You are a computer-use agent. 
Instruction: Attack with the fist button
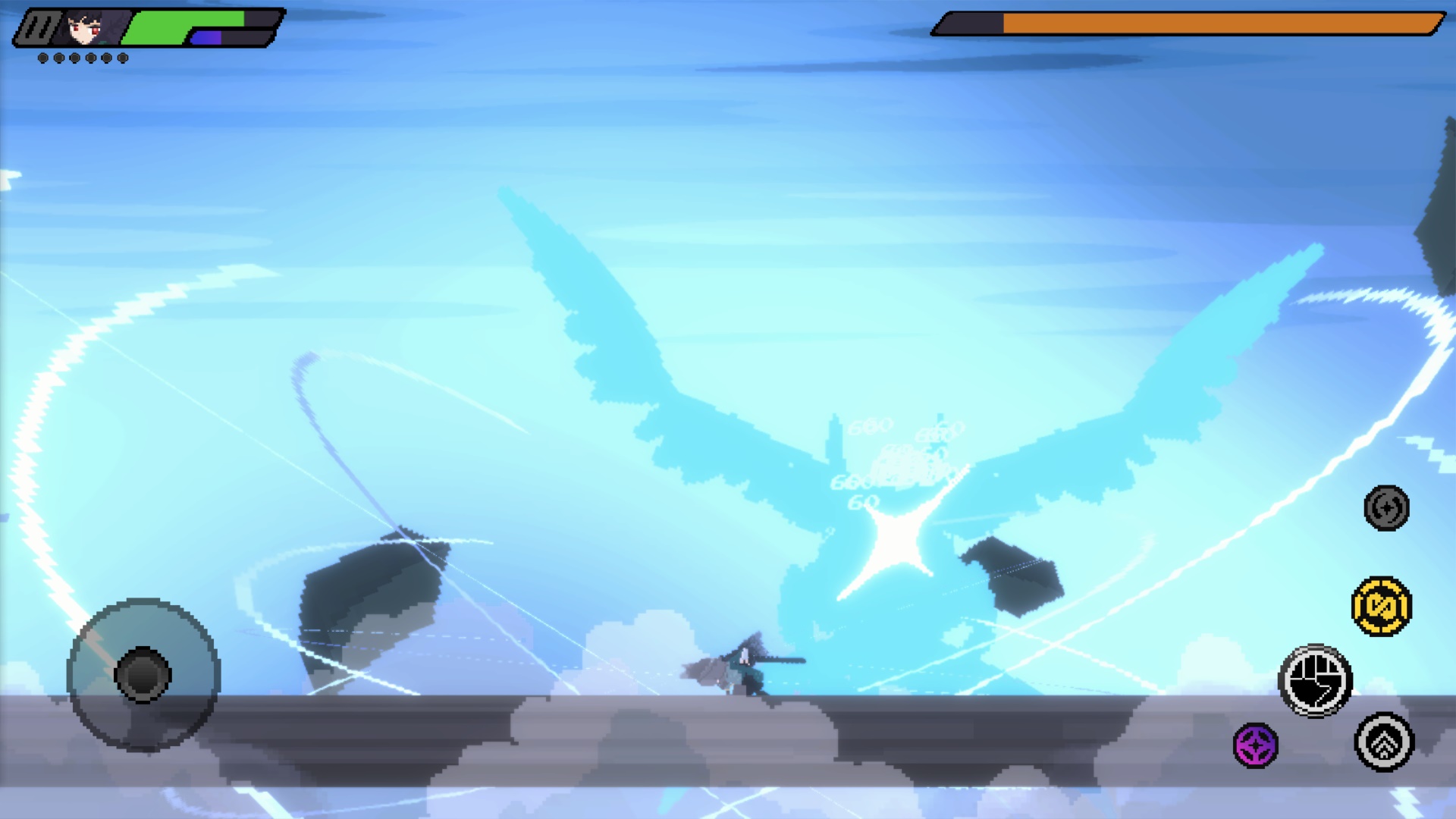point(1316,681)
